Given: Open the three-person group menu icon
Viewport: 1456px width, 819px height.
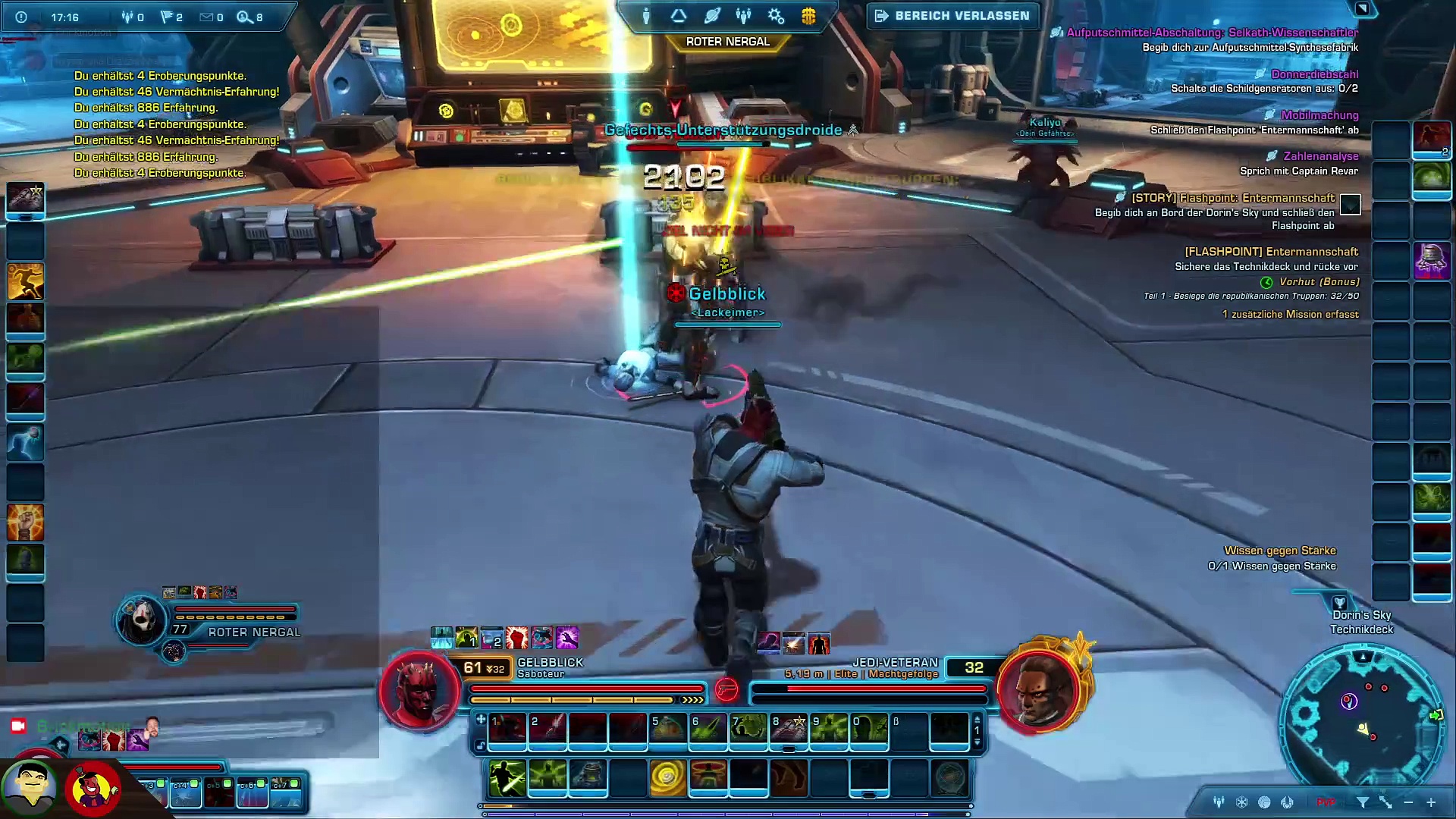Looking at the screenshot, I should (743, 16).
